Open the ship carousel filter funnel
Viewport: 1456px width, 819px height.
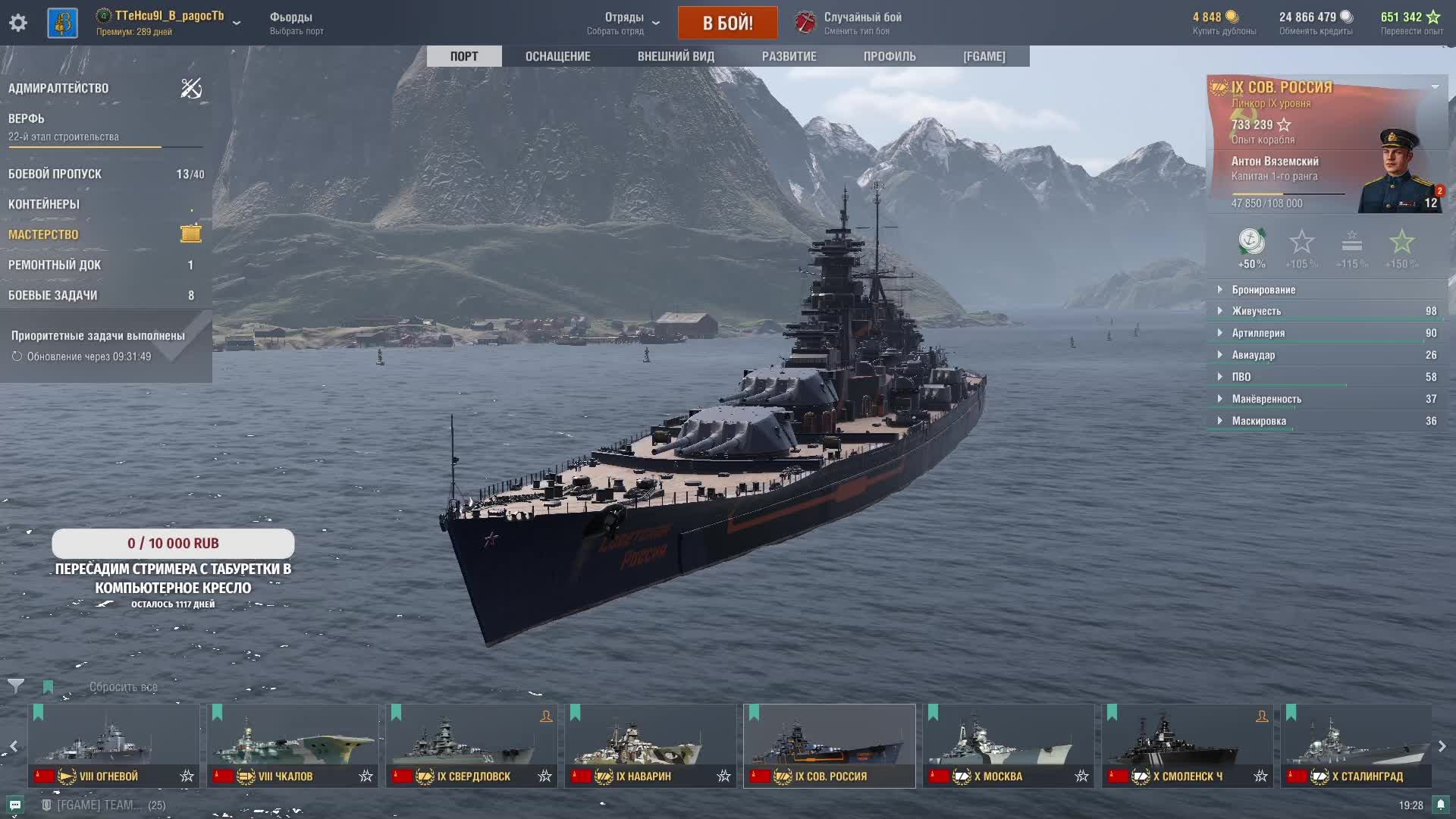[15, 686]
